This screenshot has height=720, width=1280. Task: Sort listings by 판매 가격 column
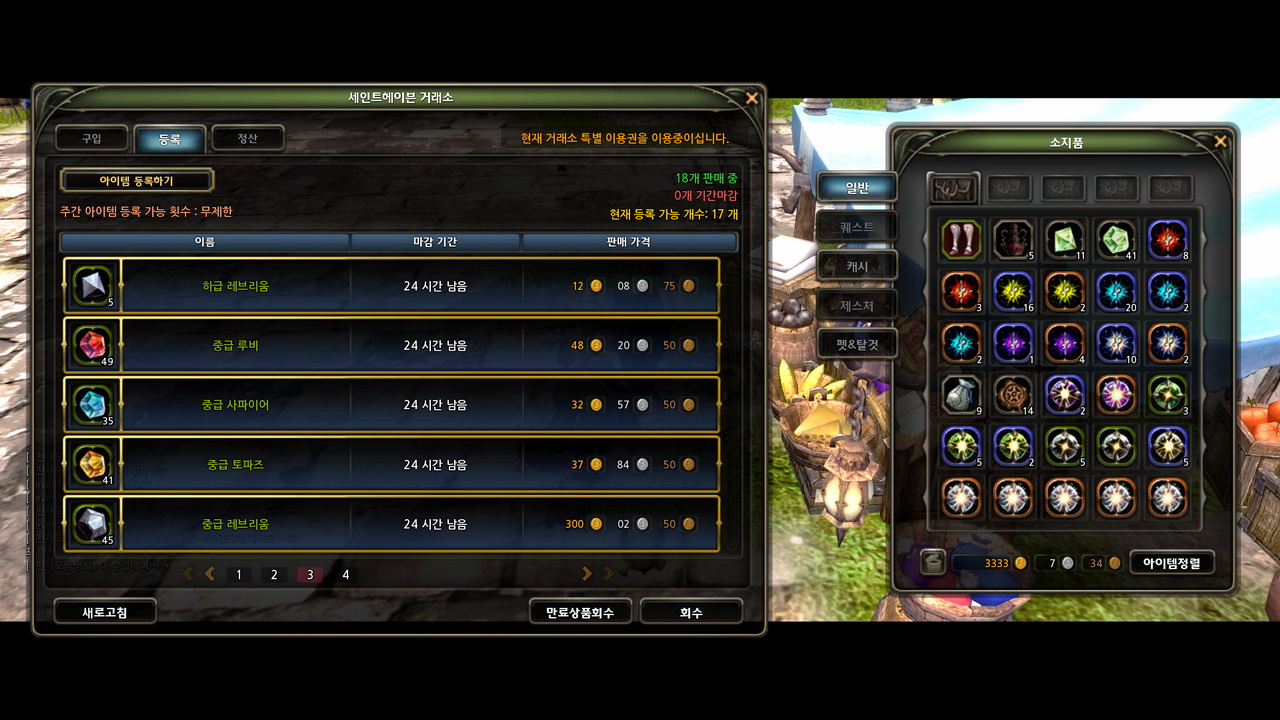pos(630,242)
